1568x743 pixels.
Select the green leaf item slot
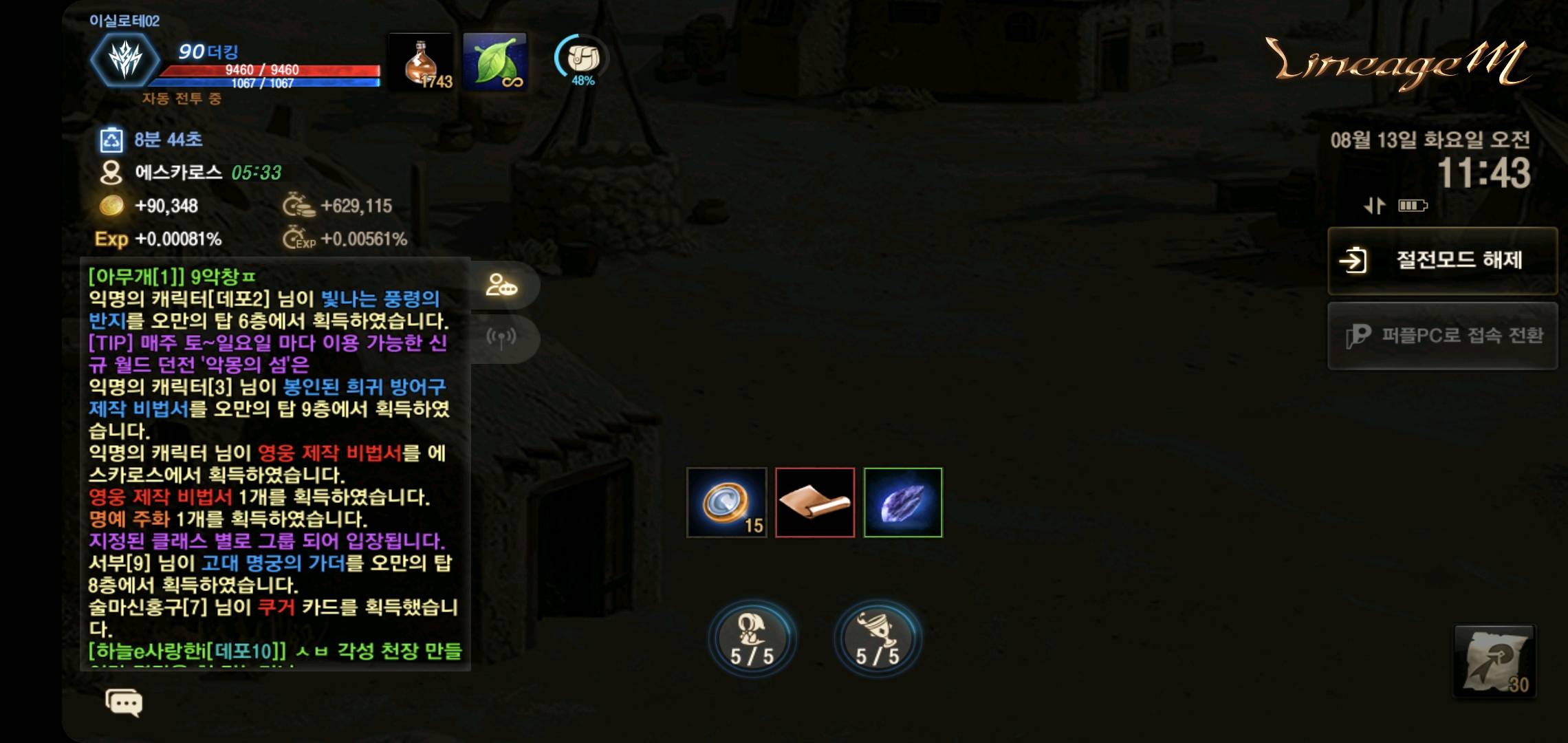pyautogui.click(x=495, y=63)
